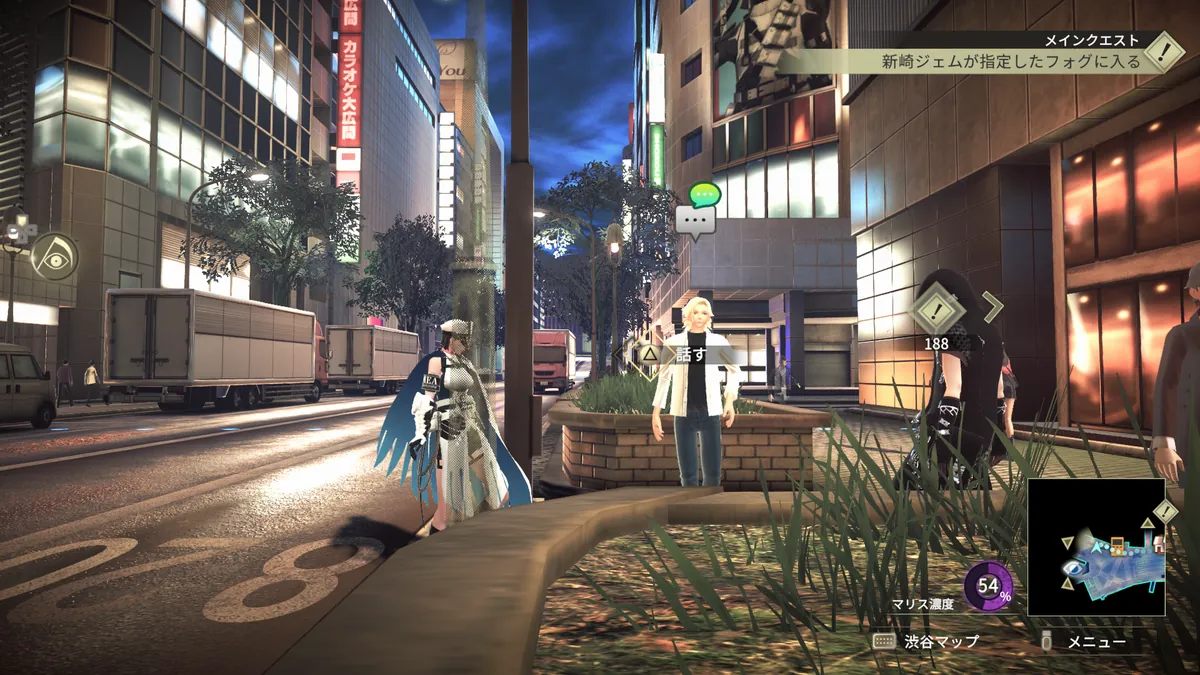Click the quest diamond icon beside メインクエスト

pos(1164,51)
